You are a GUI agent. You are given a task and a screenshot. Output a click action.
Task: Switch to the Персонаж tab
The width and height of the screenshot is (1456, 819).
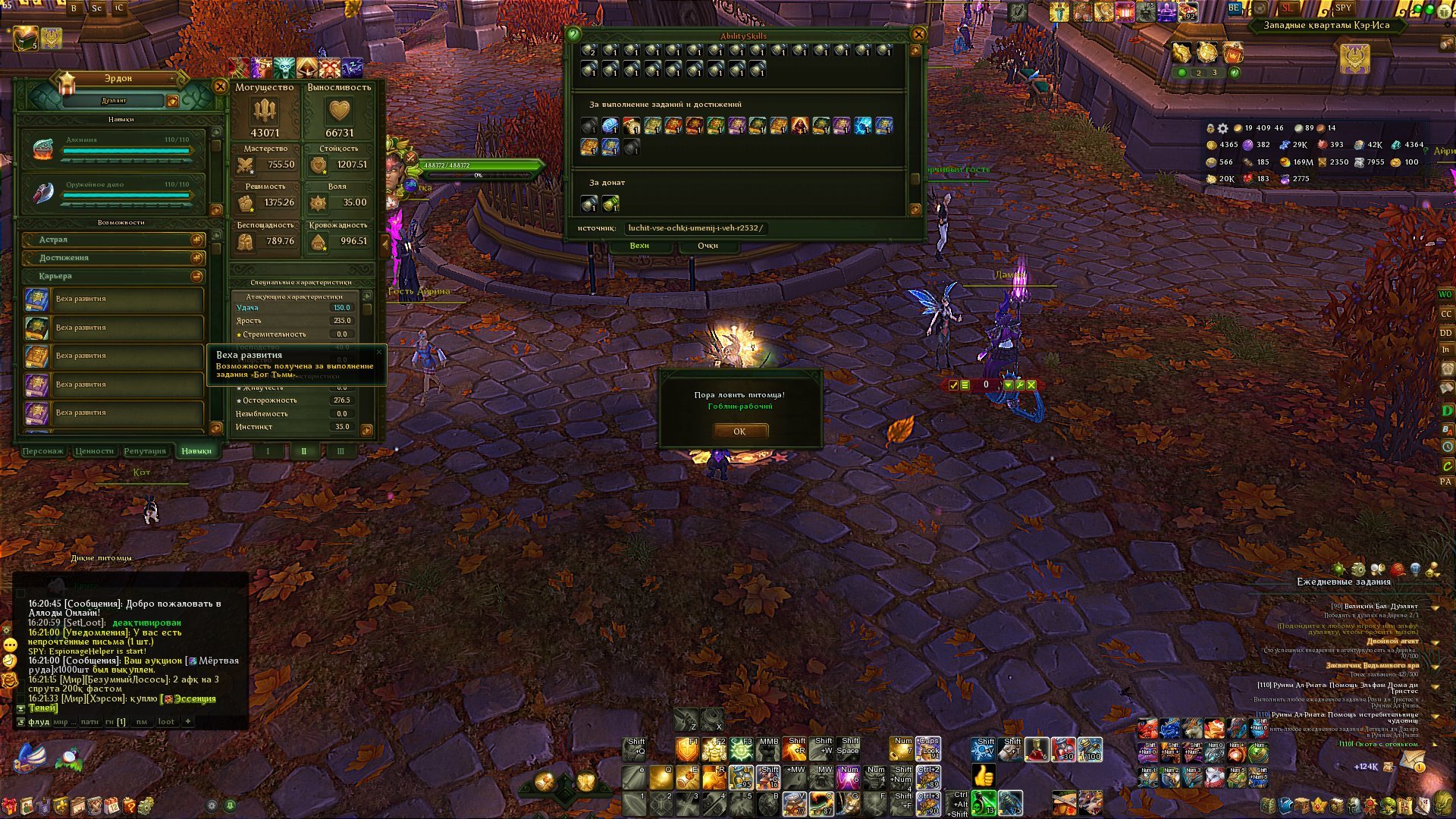[43, 451]
